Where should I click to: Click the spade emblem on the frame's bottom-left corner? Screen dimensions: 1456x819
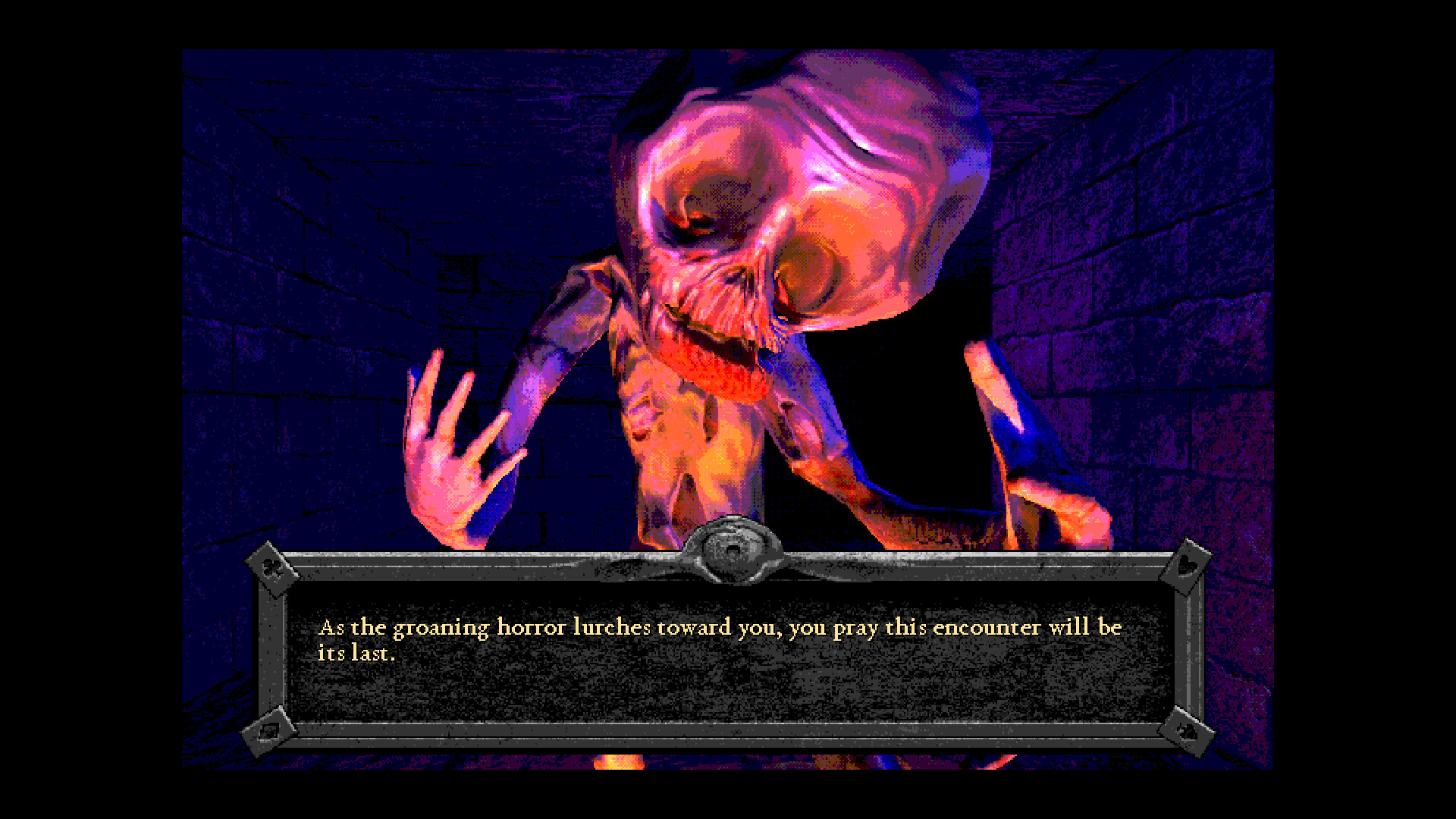click(x=269, y=730)
